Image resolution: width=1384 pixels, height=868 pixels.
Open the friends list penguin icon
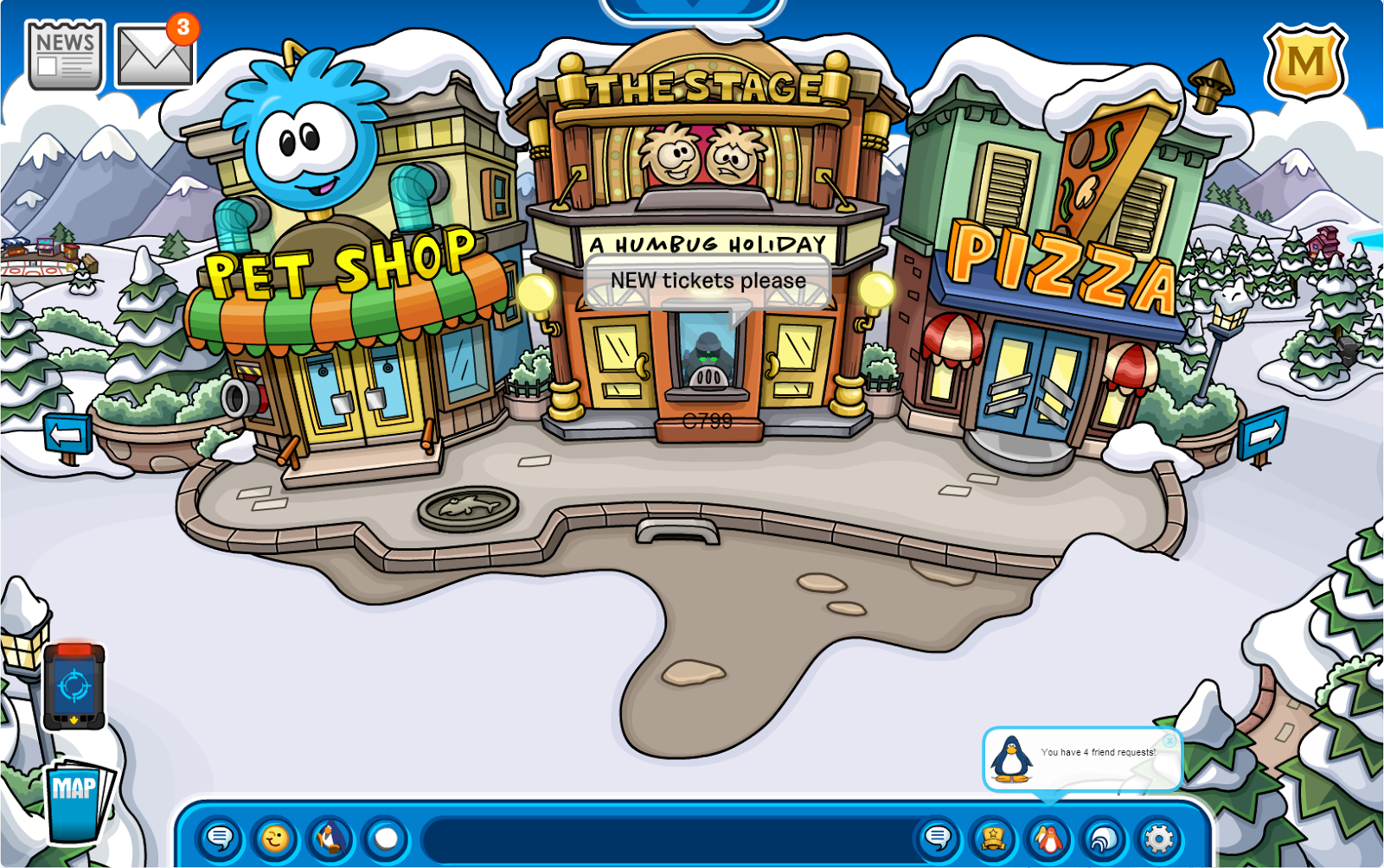pyautogui.click(x=1047, y=838)
